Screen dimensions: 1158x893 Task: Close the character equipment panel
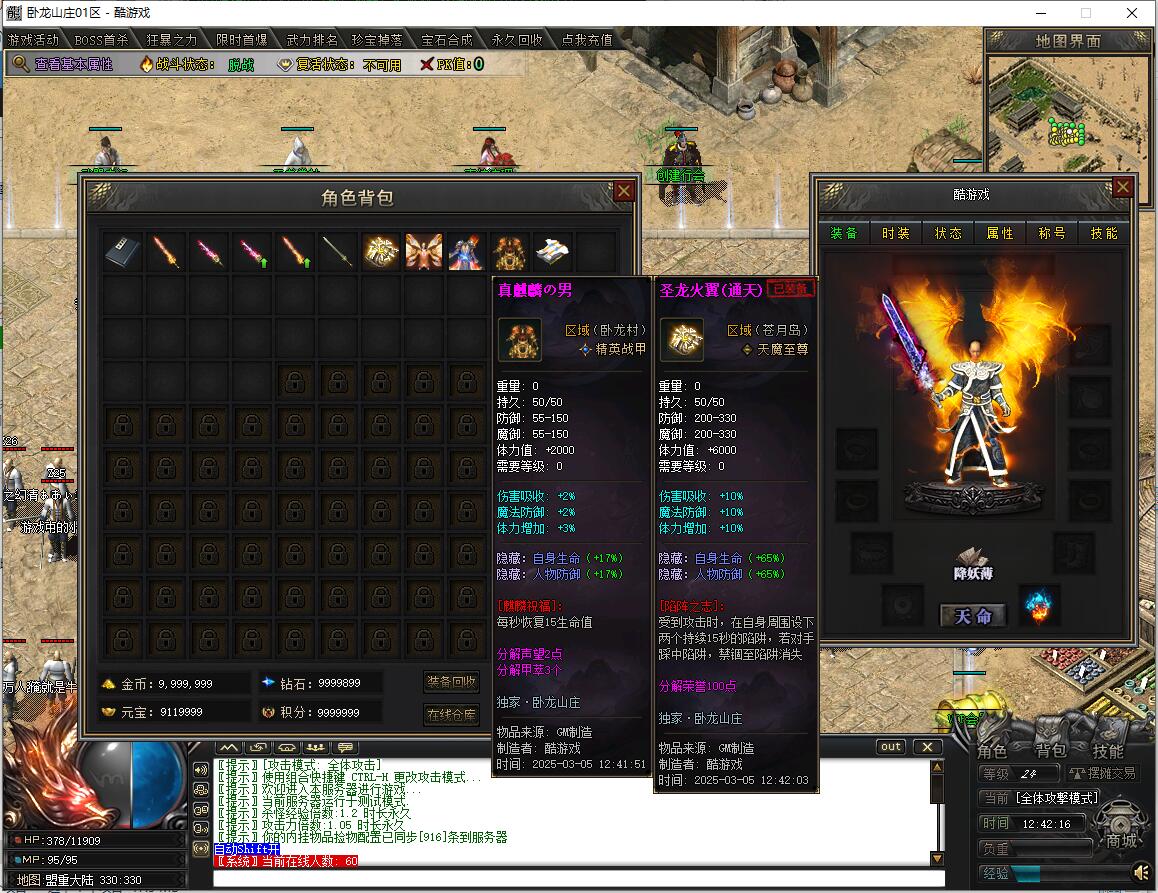tap(1123, 187)
